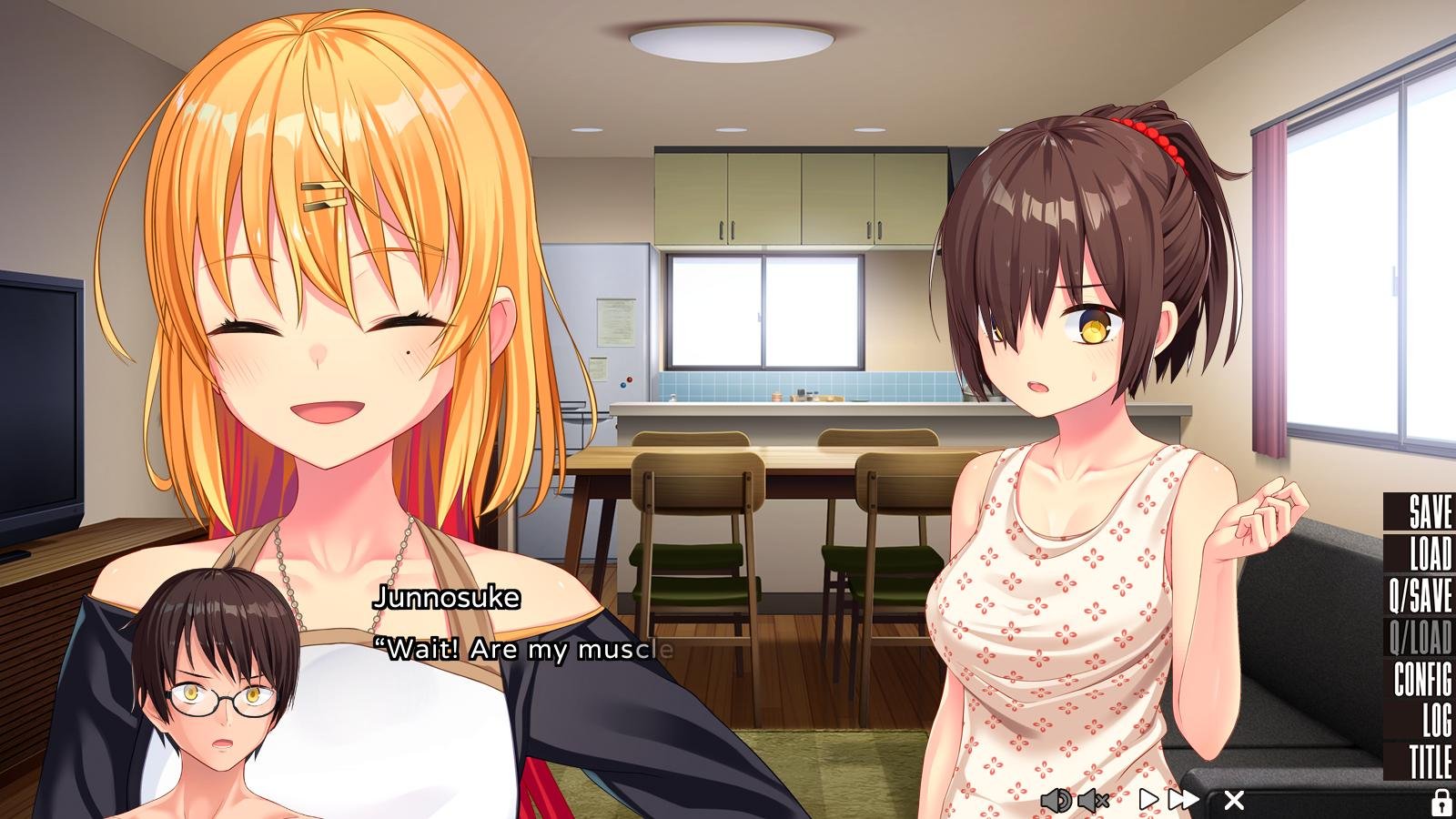Fast-forward text with the double arrow

[x=1184, y=800]
